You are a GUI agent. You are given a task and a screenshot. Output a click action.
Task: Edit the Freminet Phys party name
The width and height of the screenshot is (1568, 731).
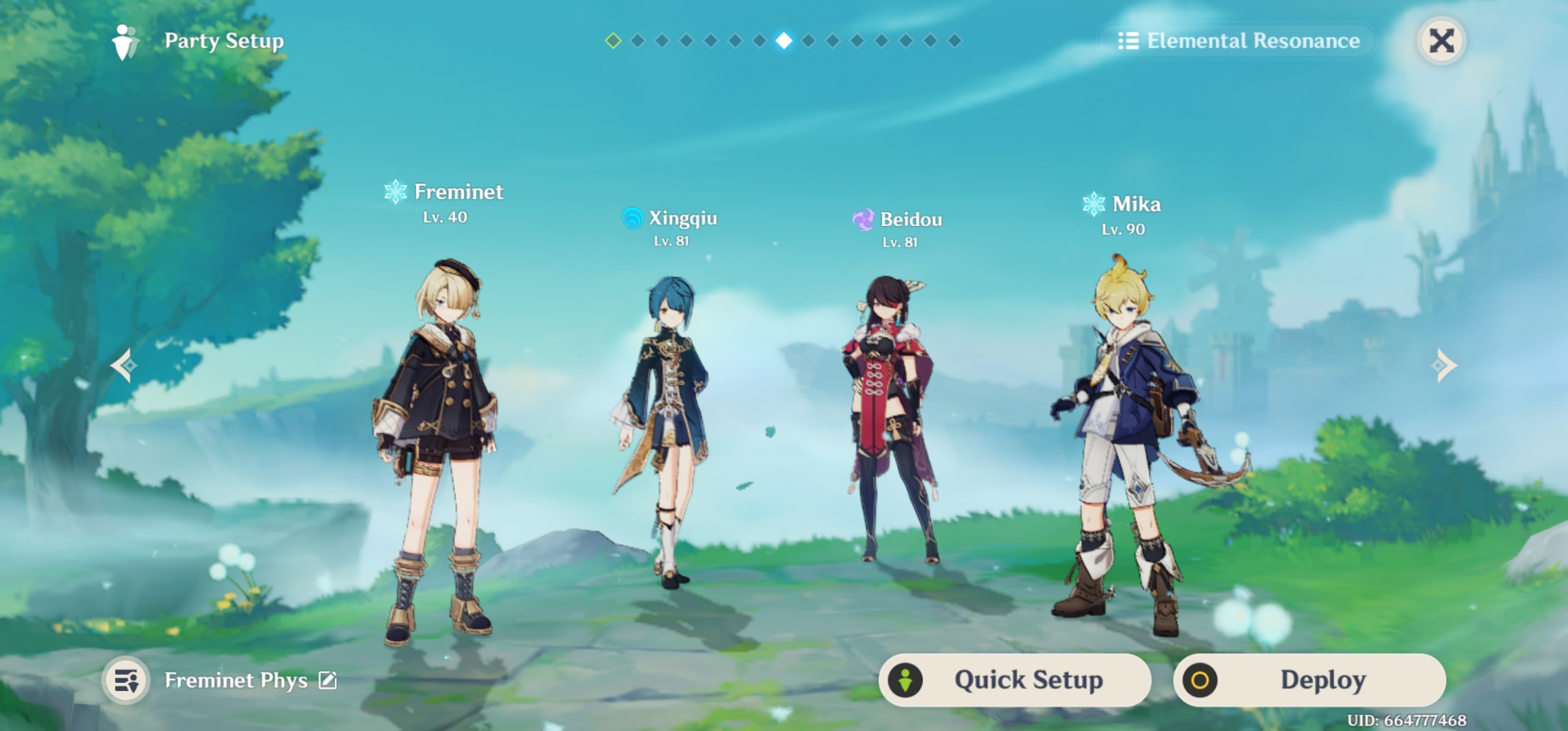pyautogui.click(x=328, y=680)
